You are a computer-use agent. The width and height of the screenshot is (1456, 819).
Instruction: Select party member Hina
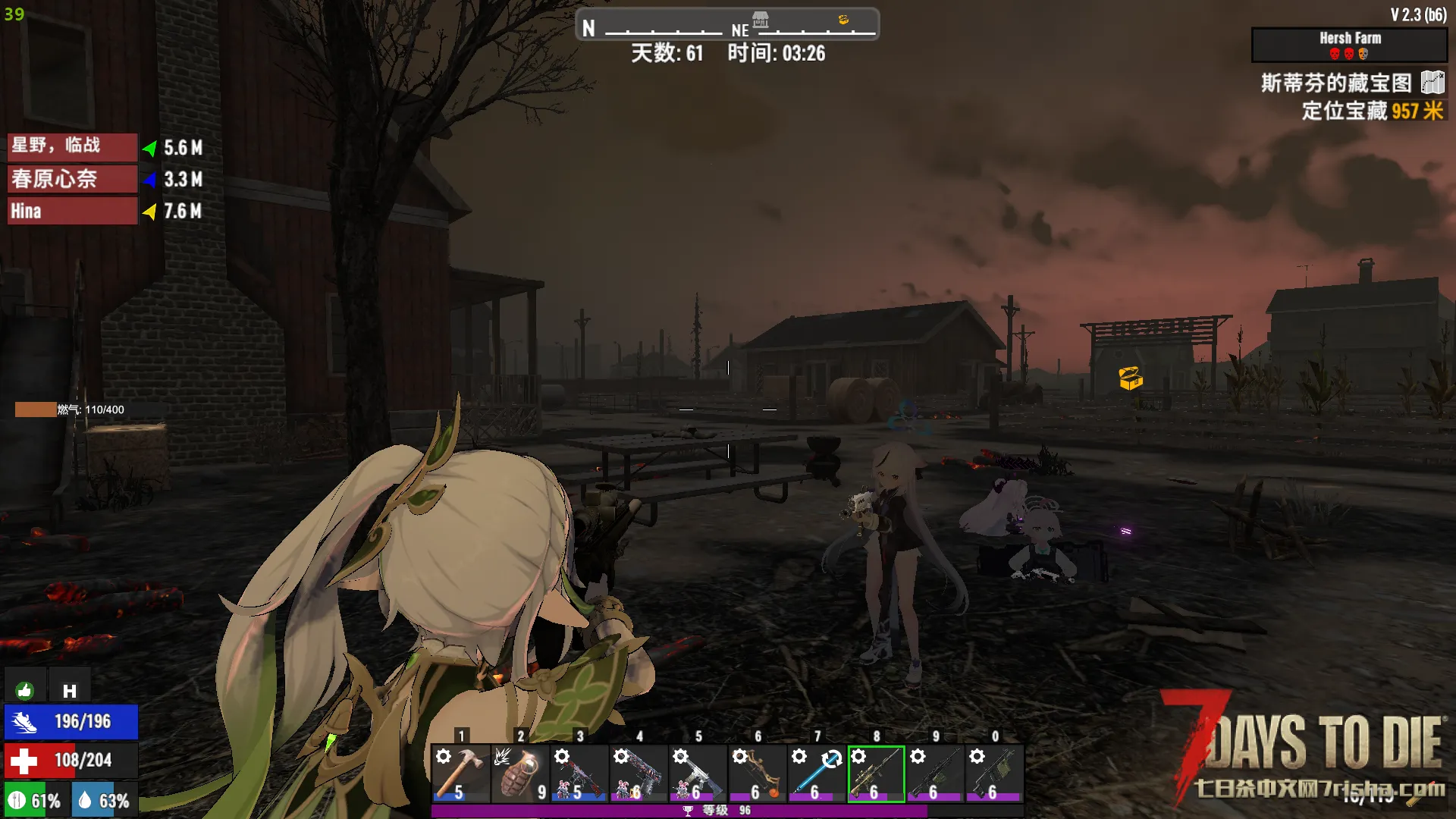(x=72, y=211)
